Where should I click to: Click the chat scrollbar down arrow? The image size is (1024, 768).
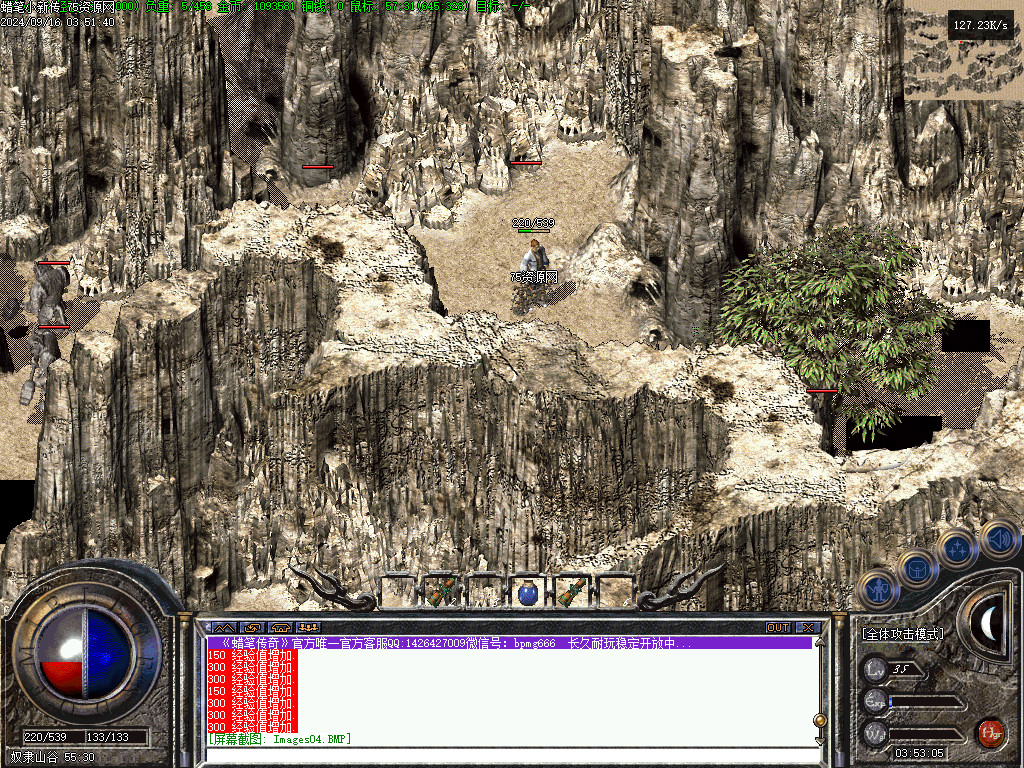821,740
